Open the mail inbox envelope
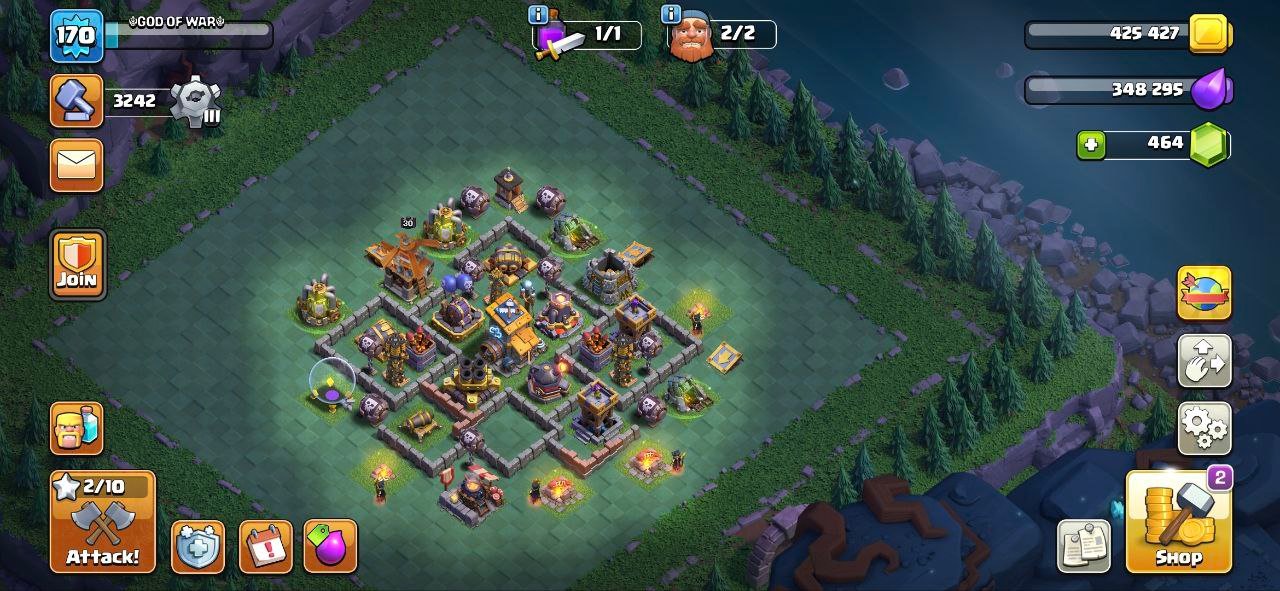 pos(77,164)
